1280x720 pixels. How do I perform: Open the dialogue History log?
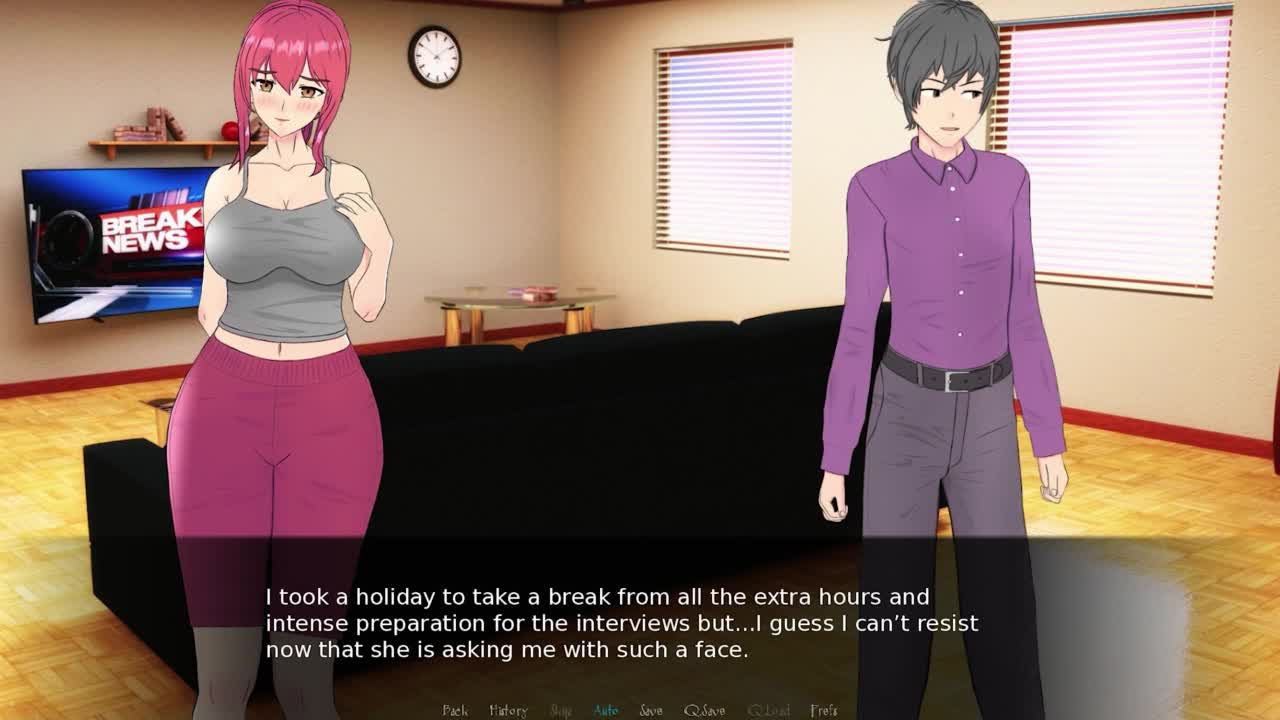(x=508, y=710)
